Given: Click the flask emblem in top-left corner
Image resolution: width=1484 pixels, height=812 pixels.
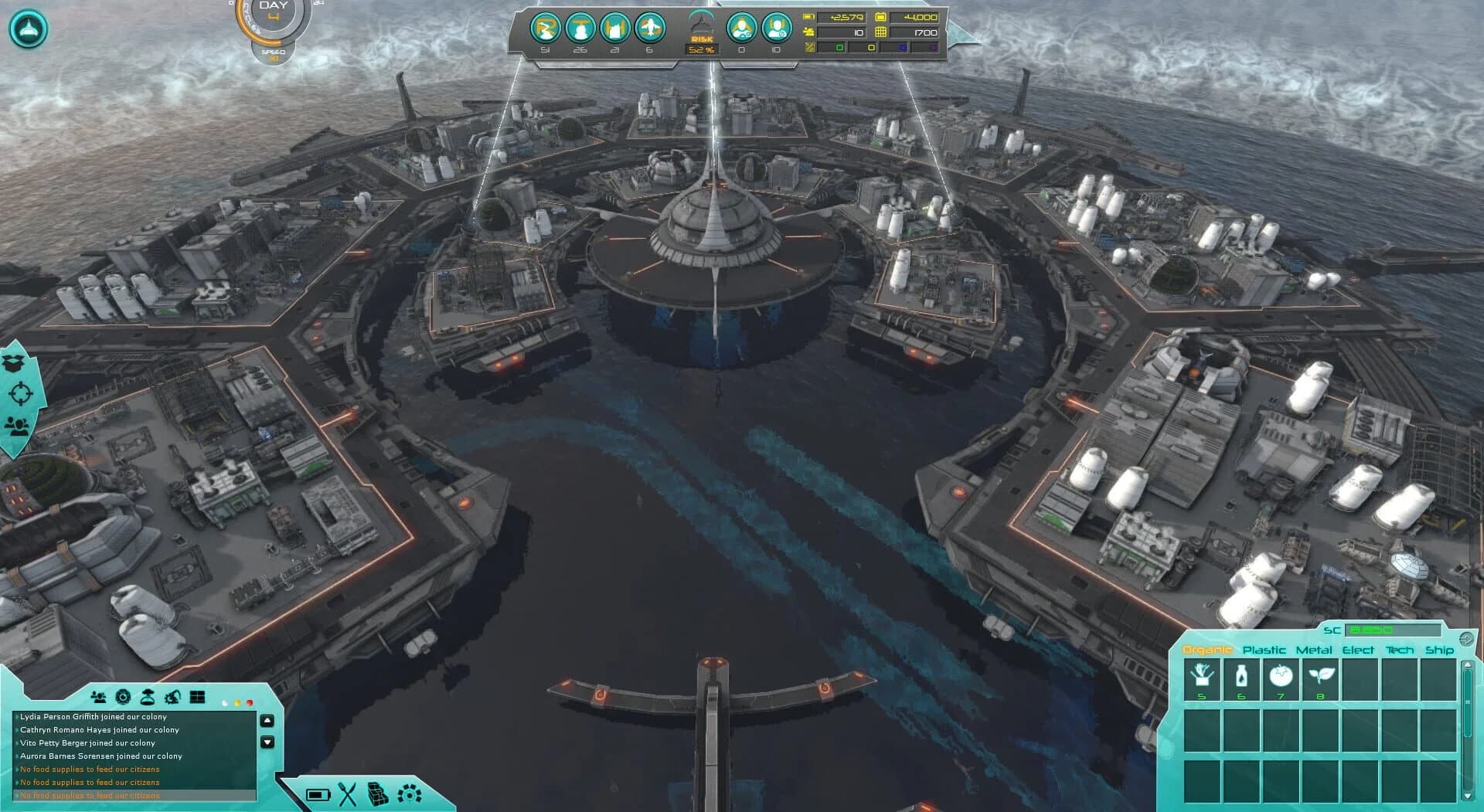Looking at the screenshot, I should coord(27,28).
